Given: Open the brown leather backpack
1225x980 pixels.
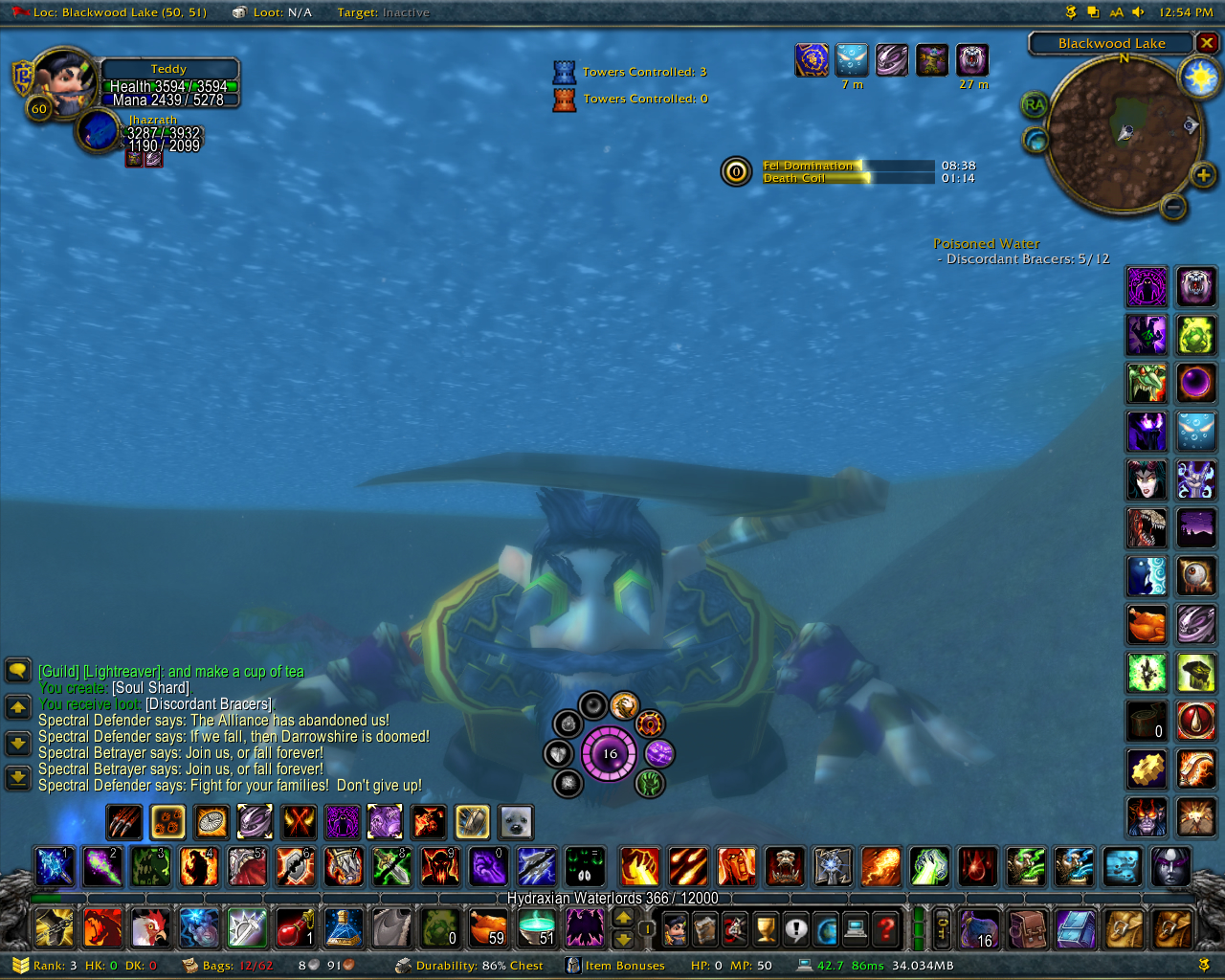Looking at the screenshot, I should pyautogui.click(x=1028, y=928).
